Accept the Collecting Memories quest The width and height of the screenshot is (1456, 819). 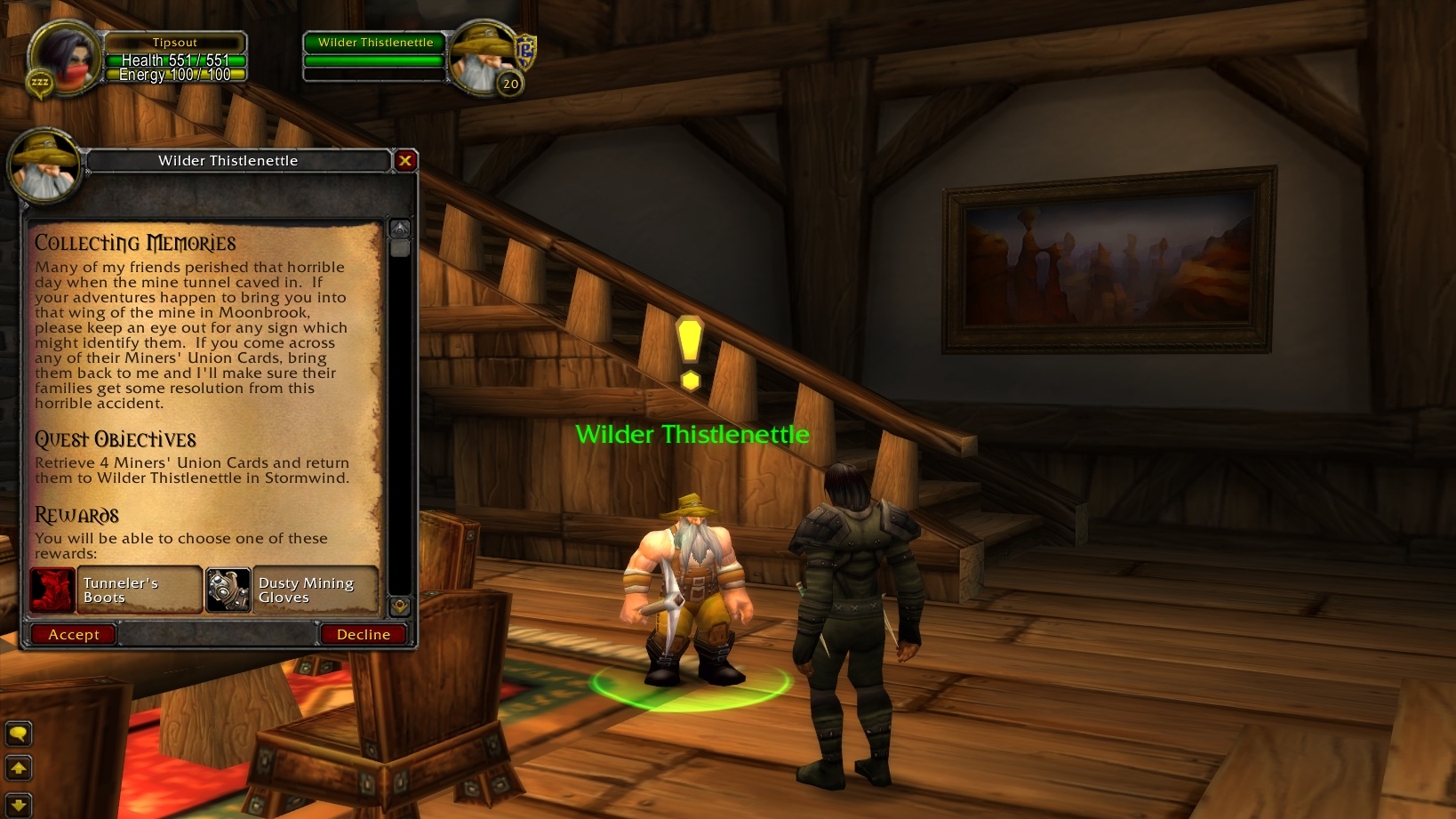[73, 634]
